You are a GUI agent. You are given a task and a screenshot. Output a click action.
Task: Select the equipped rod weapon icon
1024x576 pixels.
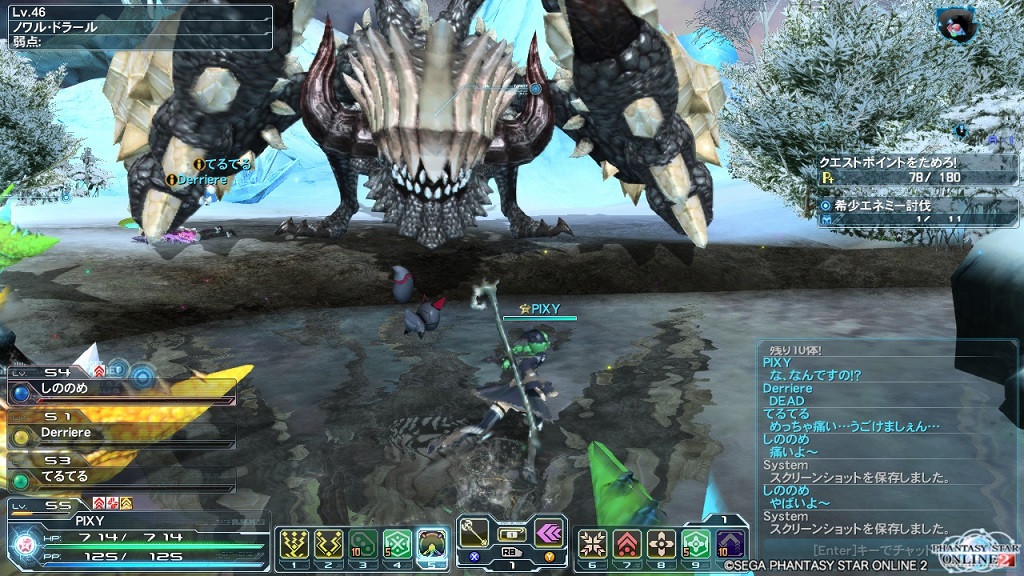(x=476, y=532)
